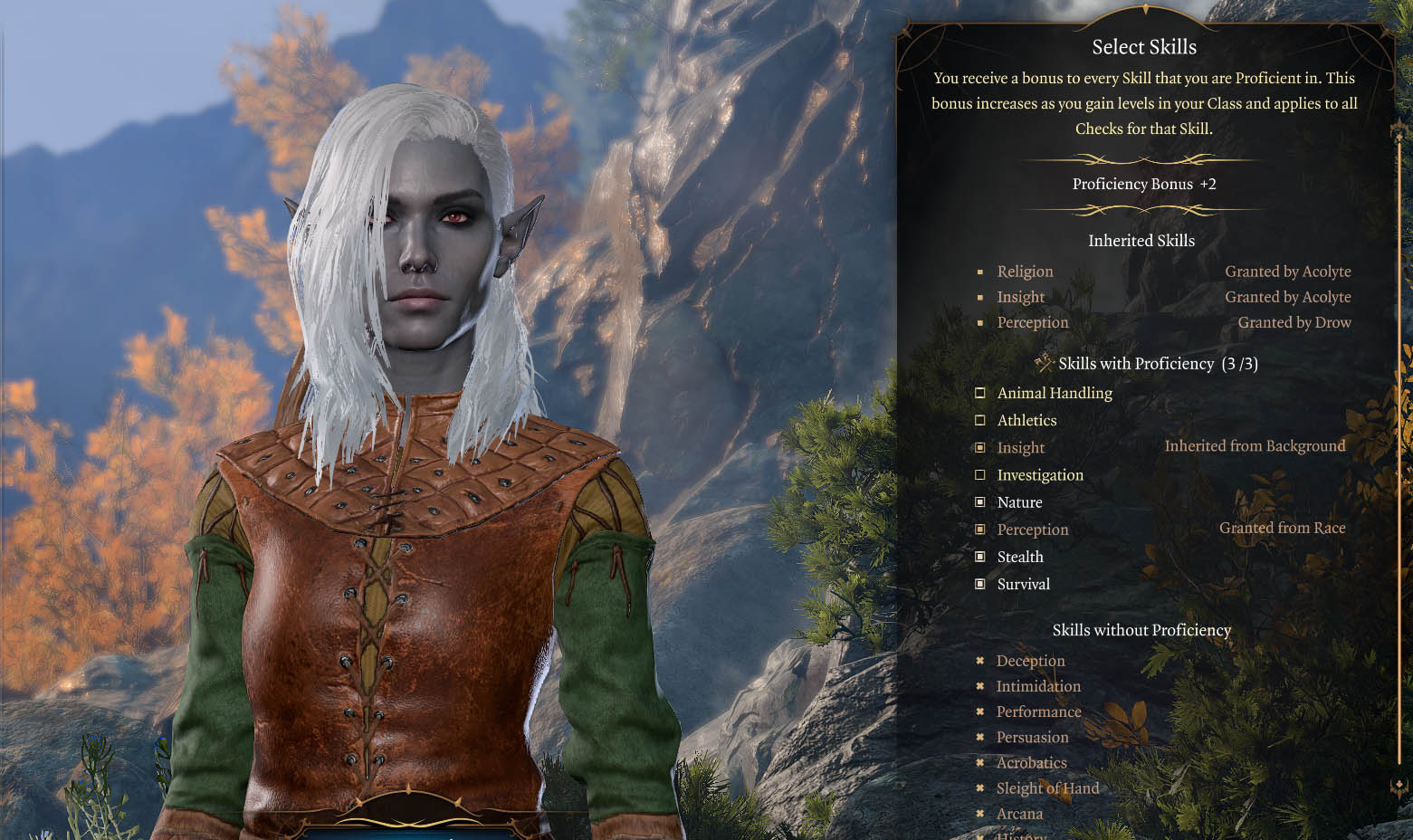Uncheck the Nature proficiency box
The image size is (1413, 840).
(980, 501)
